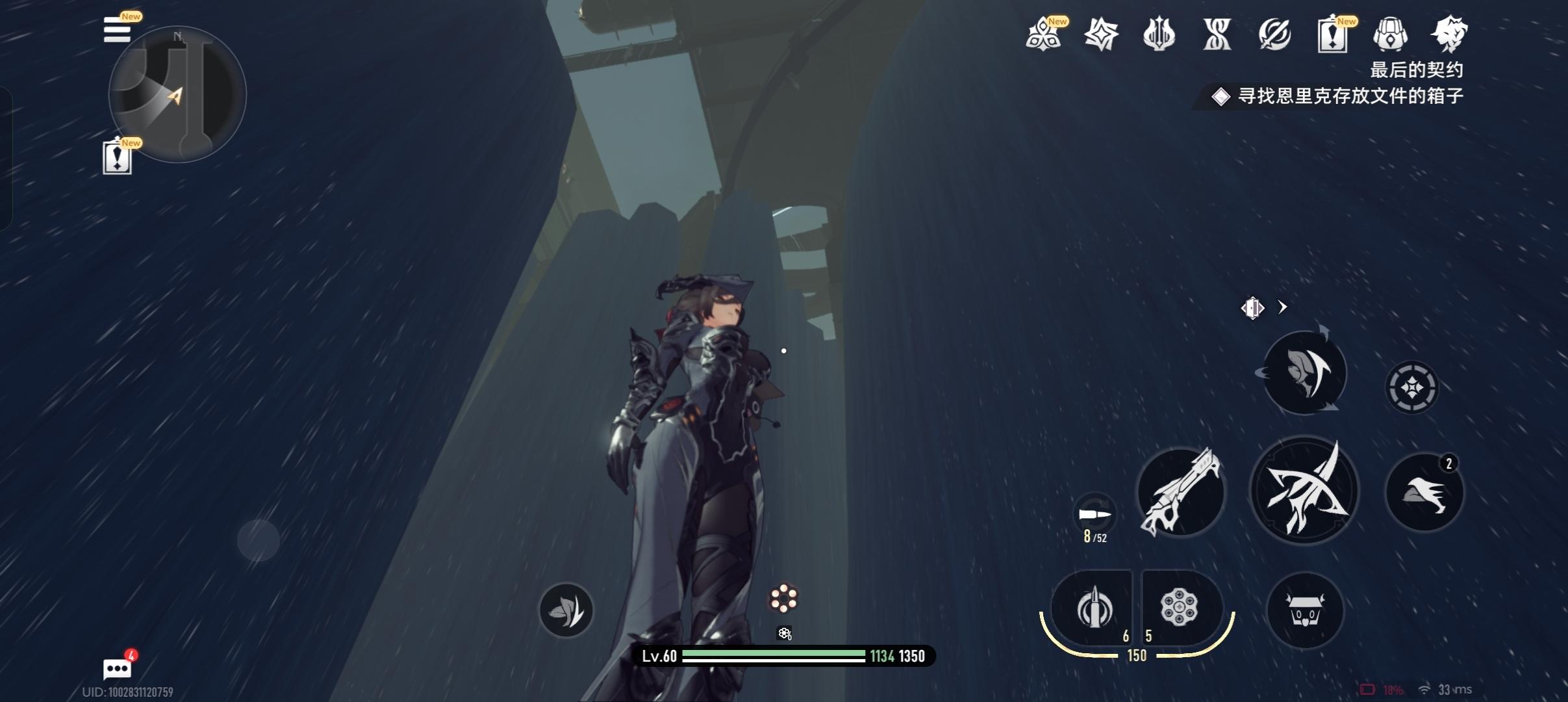Open the sword-in-circle icon in top bar
Image resolution: width=1568 pixels, height=702 pixels.
pyautogui.click(x=1274, y=34)
